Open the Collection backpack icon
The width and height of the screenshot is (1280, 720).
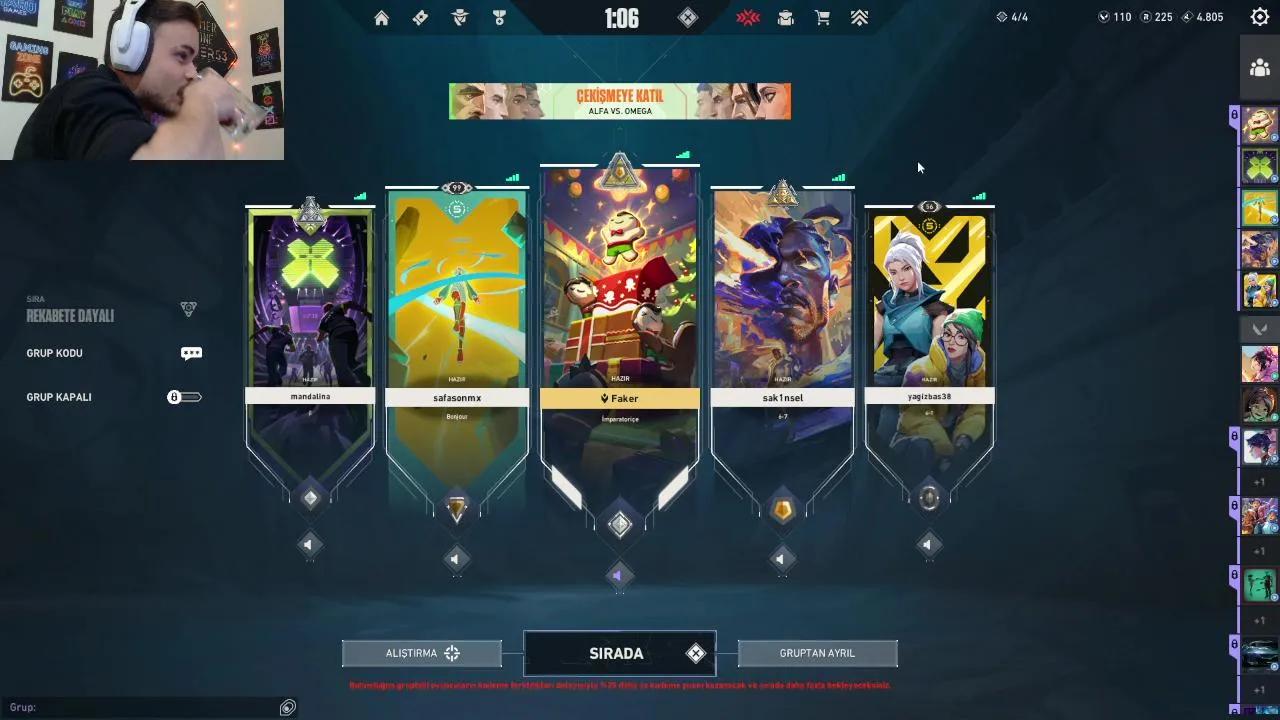point(785,17)
